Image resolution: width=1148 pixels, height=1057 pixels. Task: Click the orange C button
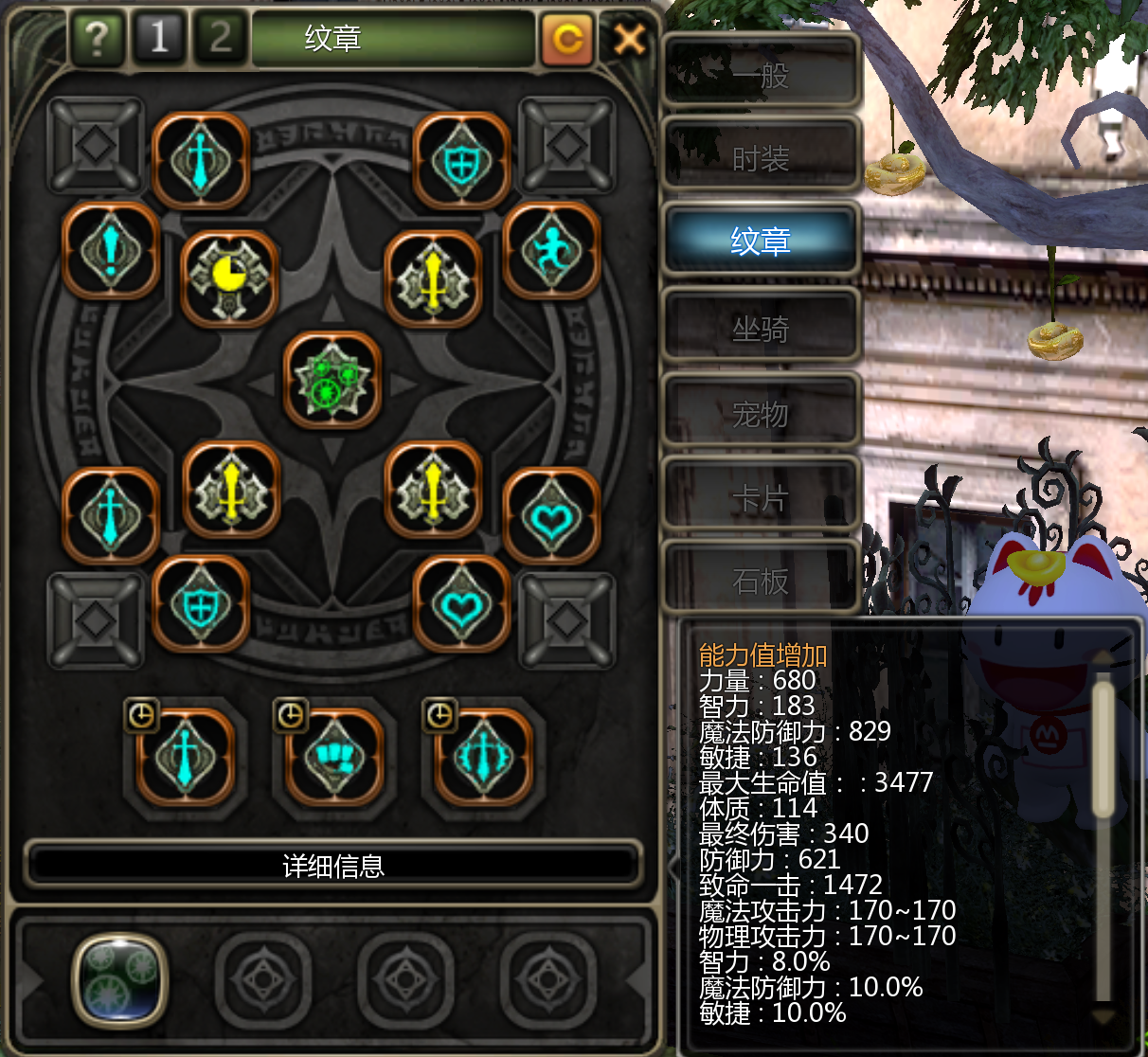click(567, 39)
